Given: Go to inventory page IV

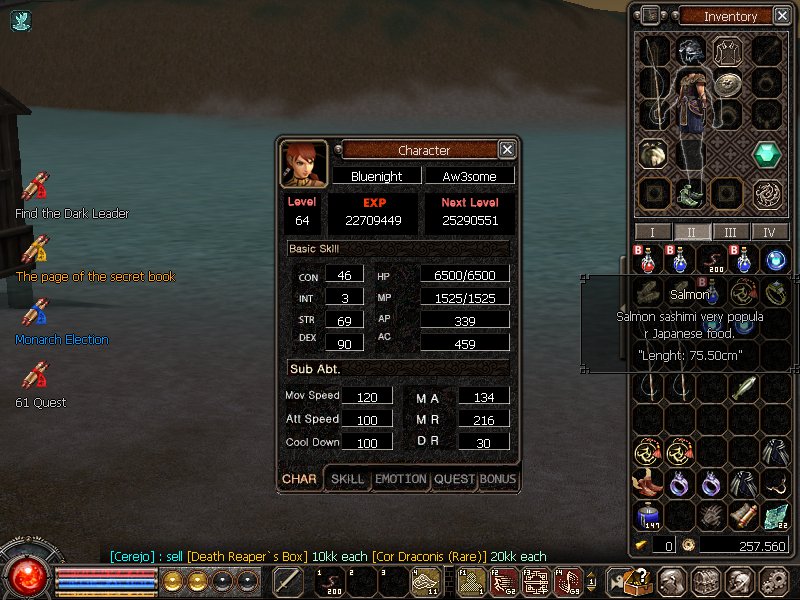Looking at the screenshot, I should click(x=769, y=232).
